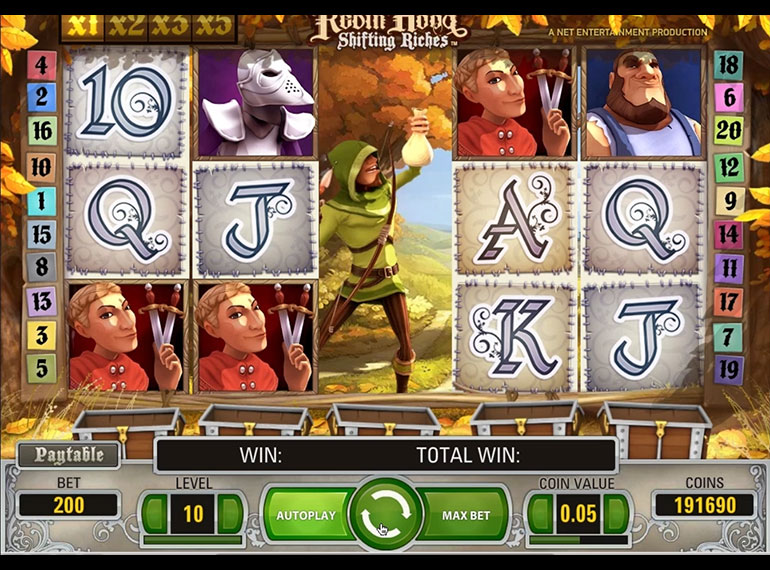Increase the bet level
Image resolution: width=770 pixels, height=570 pixels.
click(232, 514)
